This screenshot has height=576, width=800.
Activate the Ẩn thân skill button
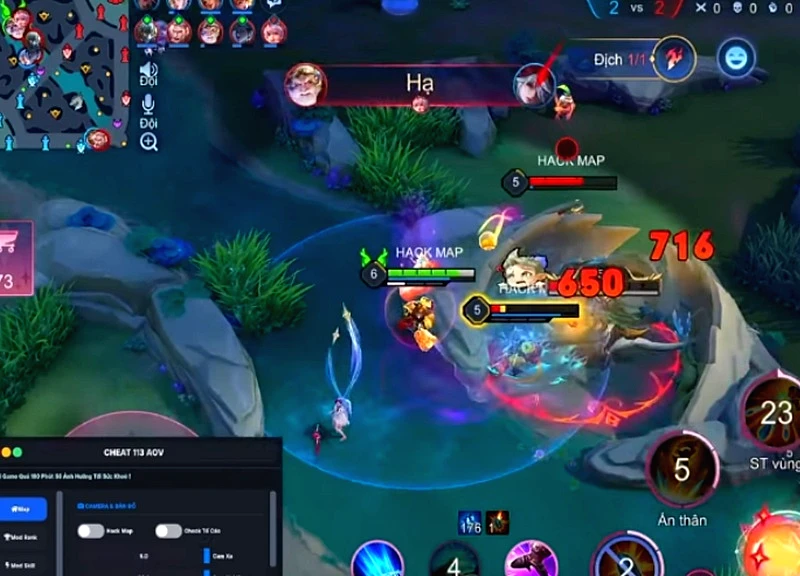point(683,469)
